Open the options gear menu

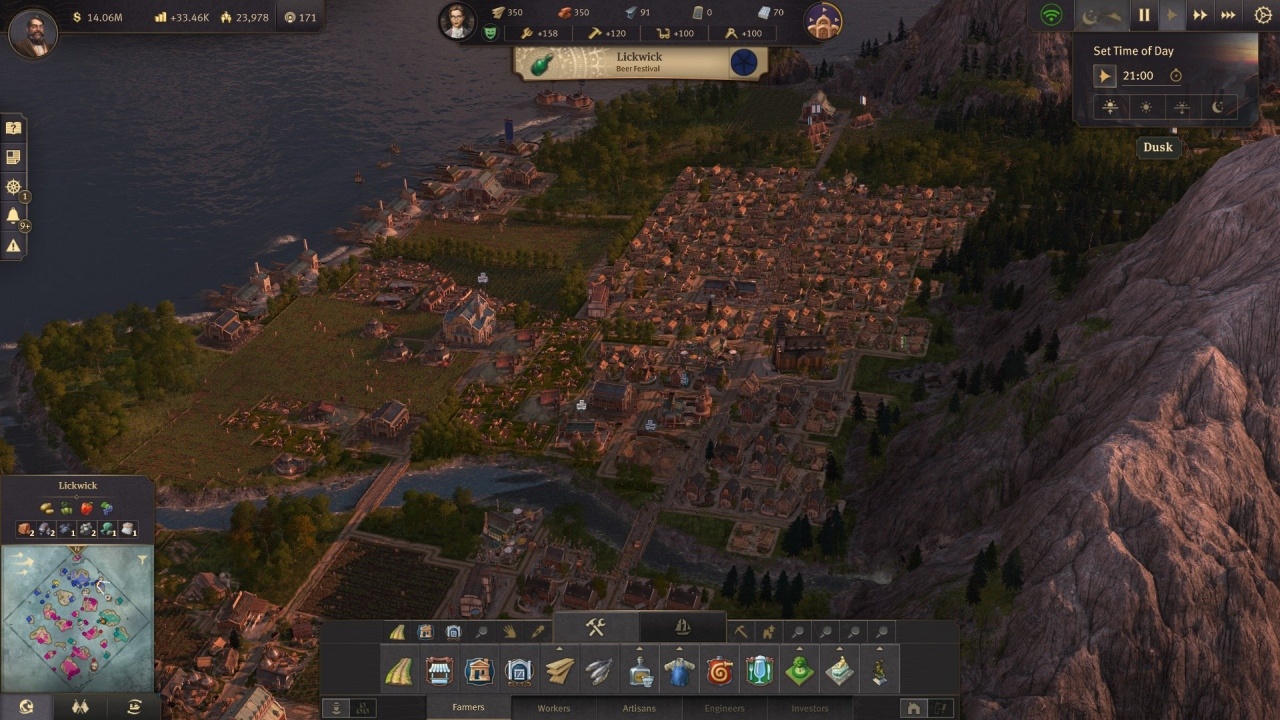click(1263, 15)
